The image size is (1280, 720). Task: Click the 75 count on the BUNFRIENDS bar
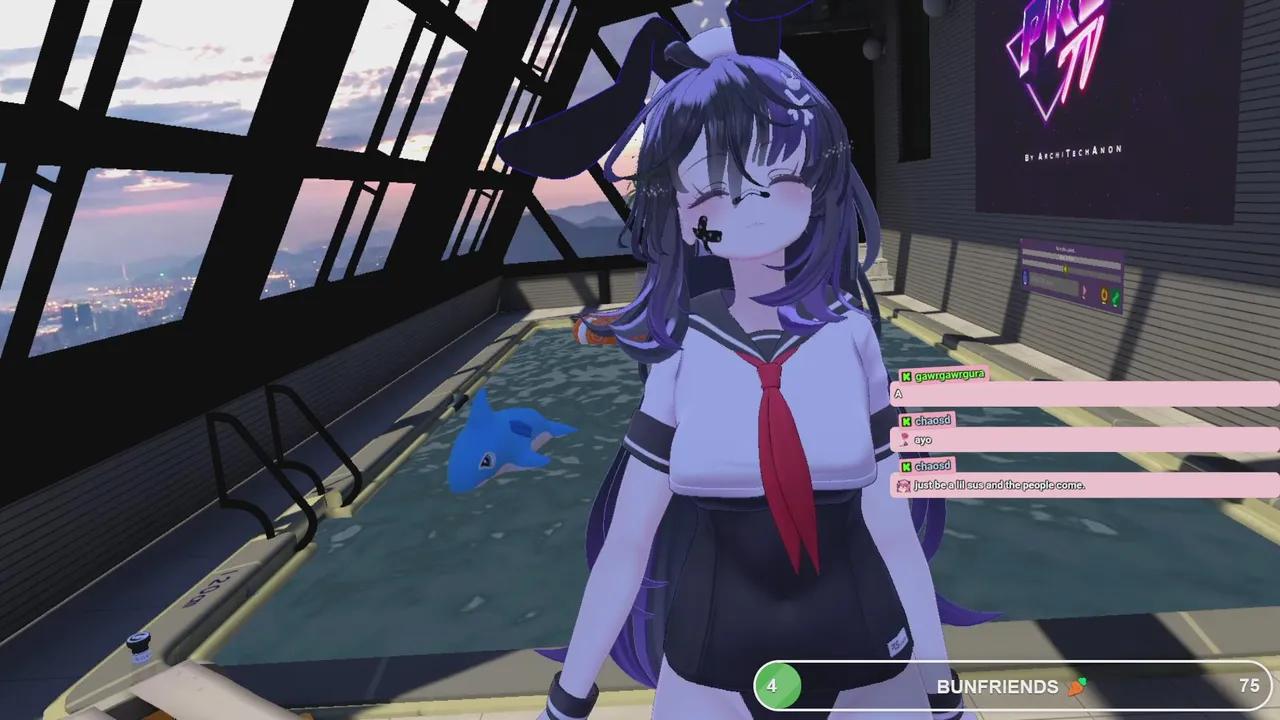point(1250,687)
